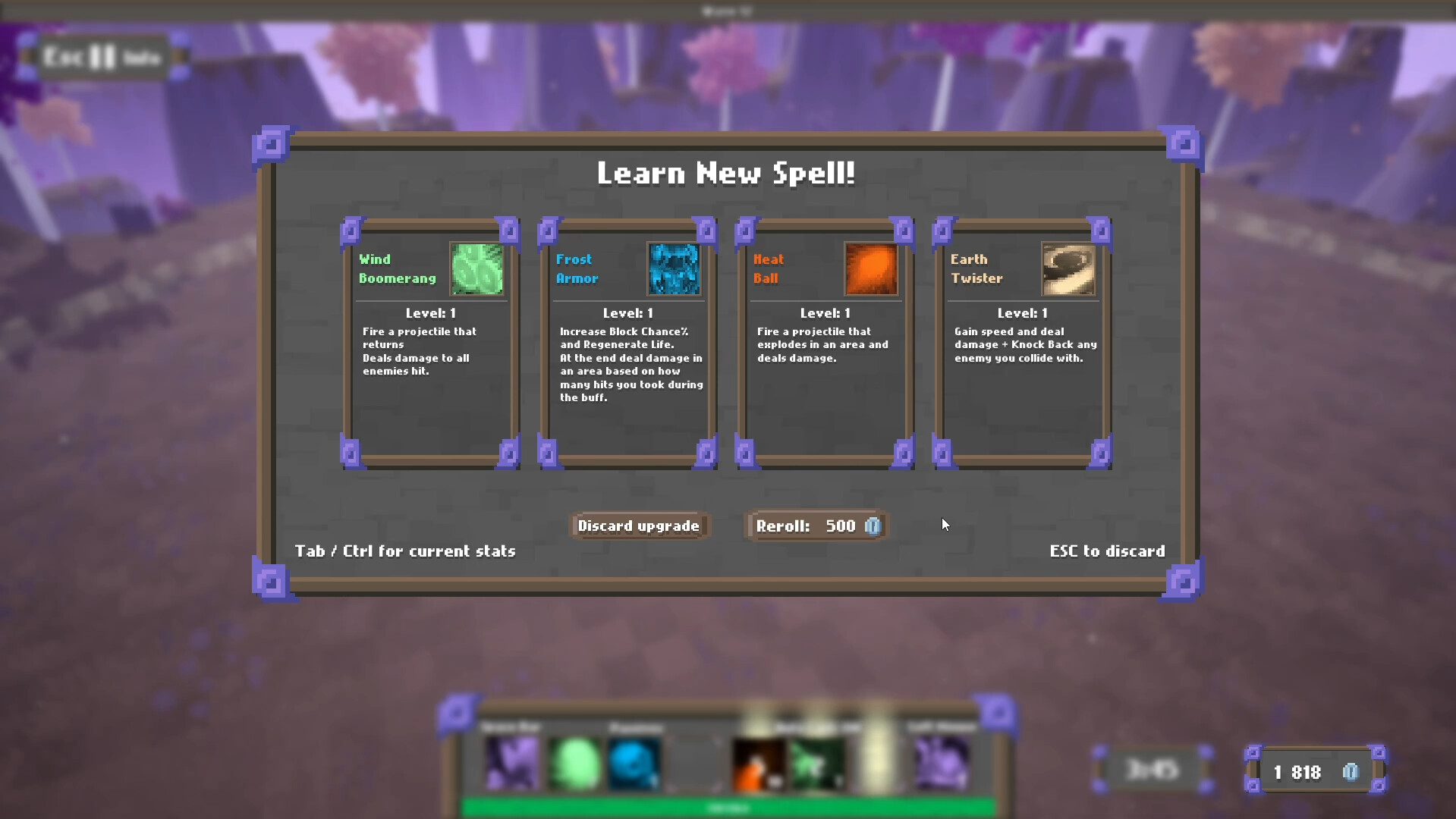Image resolution: width=1456 pixels, height=819 pixels.
Task: Click the Left Mouse spell icon in the hotbar
Action: [941, 764]
